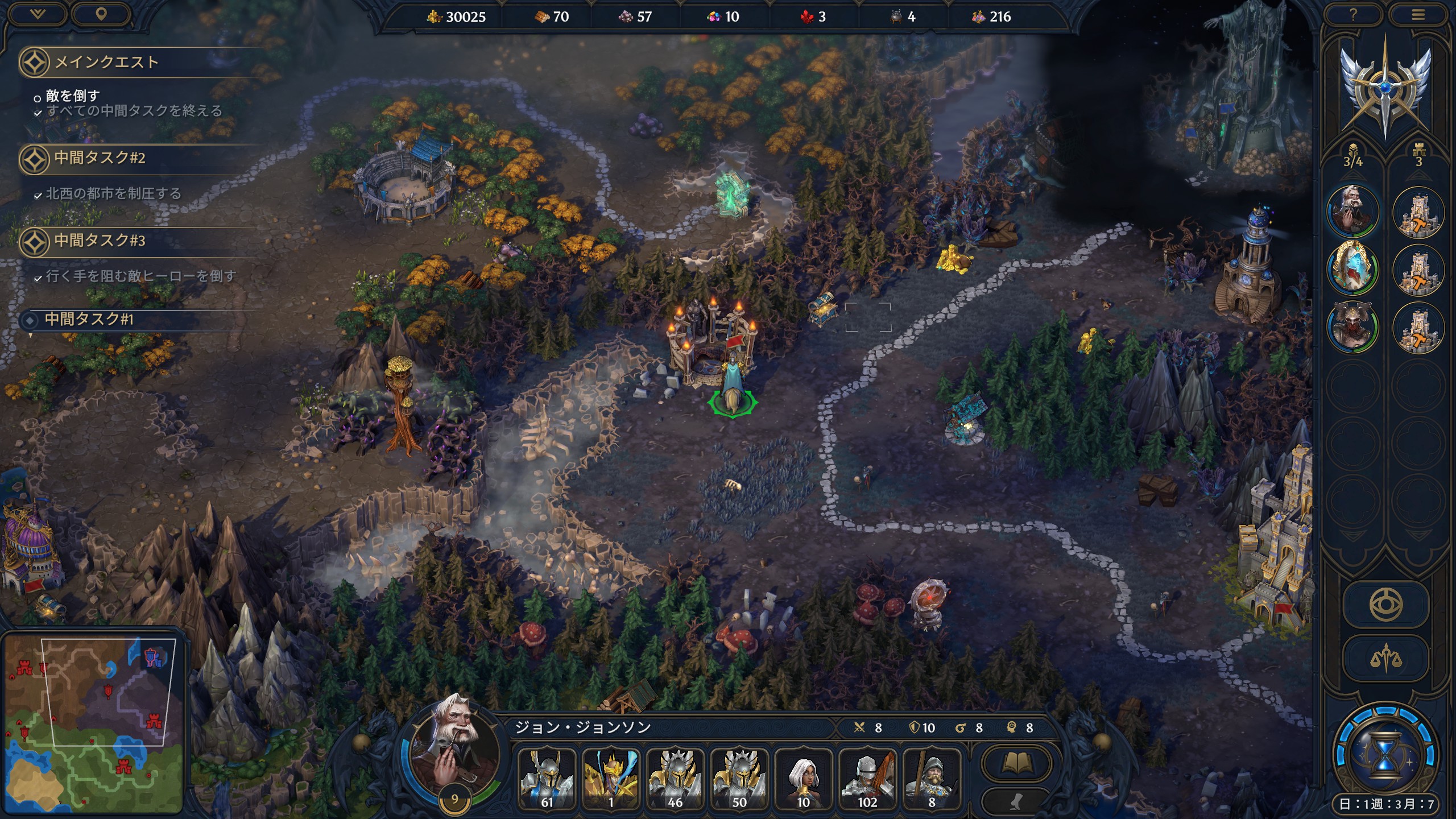Open the scales icon button
The width and height of the screenshot is (1456, 819).
pyautogui.click(x=1385, y=659)
